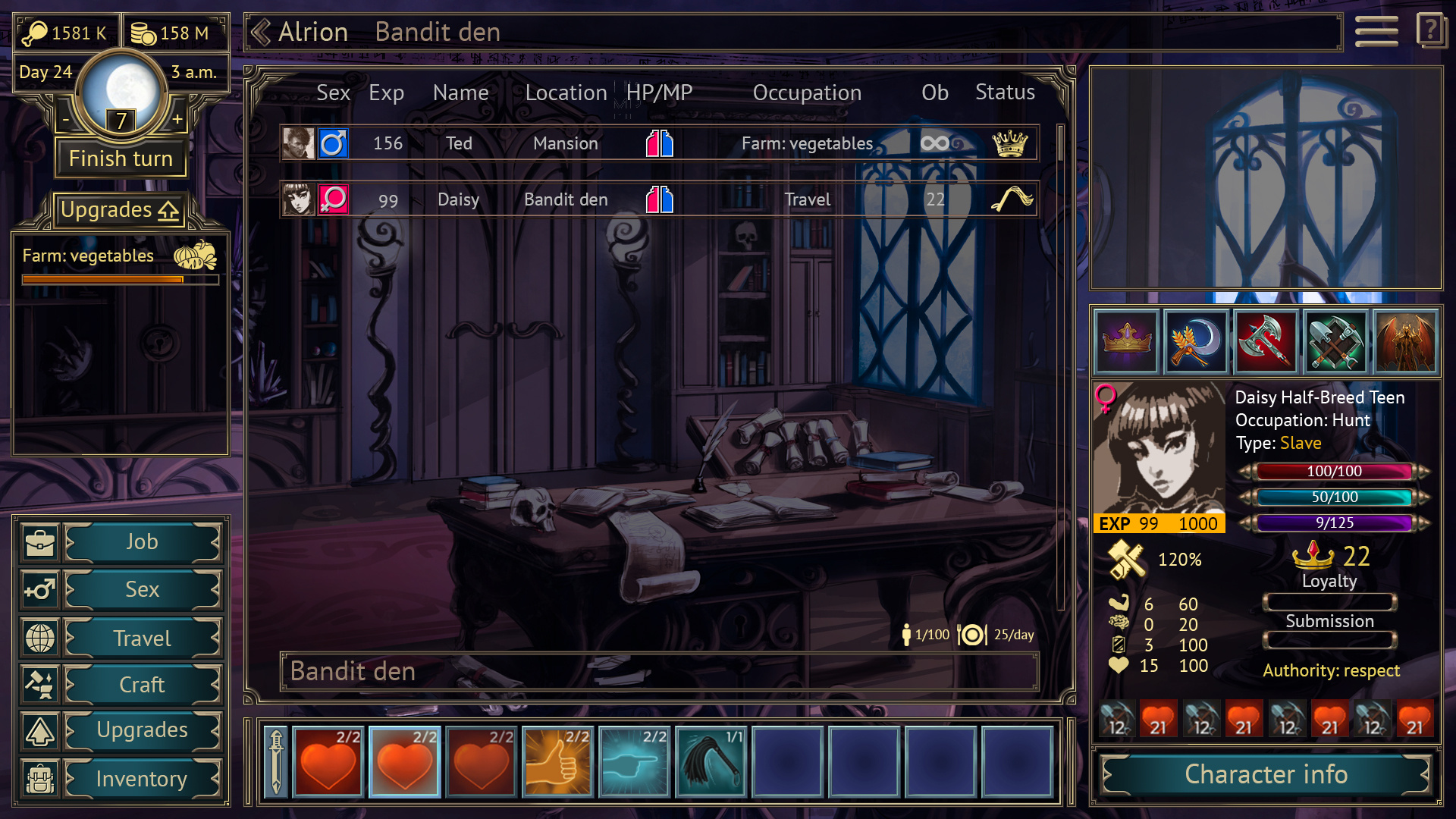Go back using the double-arrow icon
Viewport: 1456px width, 819px height.
261,33
